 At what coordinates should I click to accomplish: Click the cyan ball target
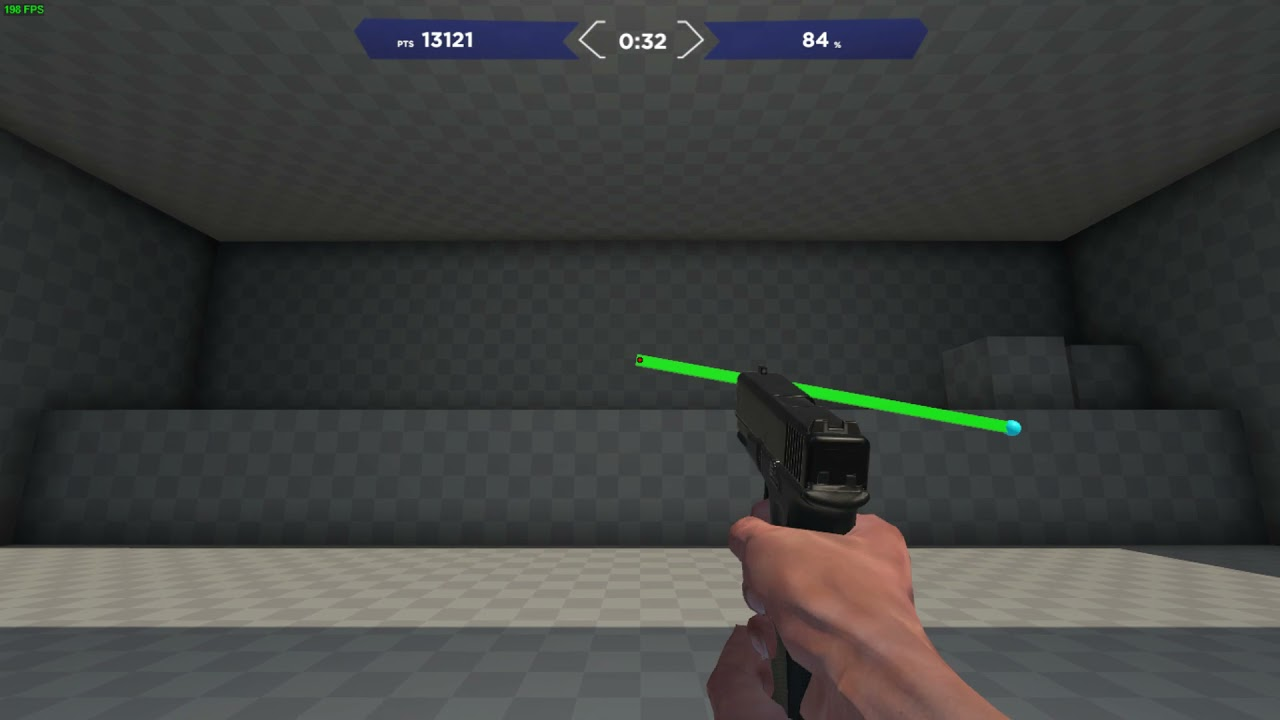[1014, 428]
